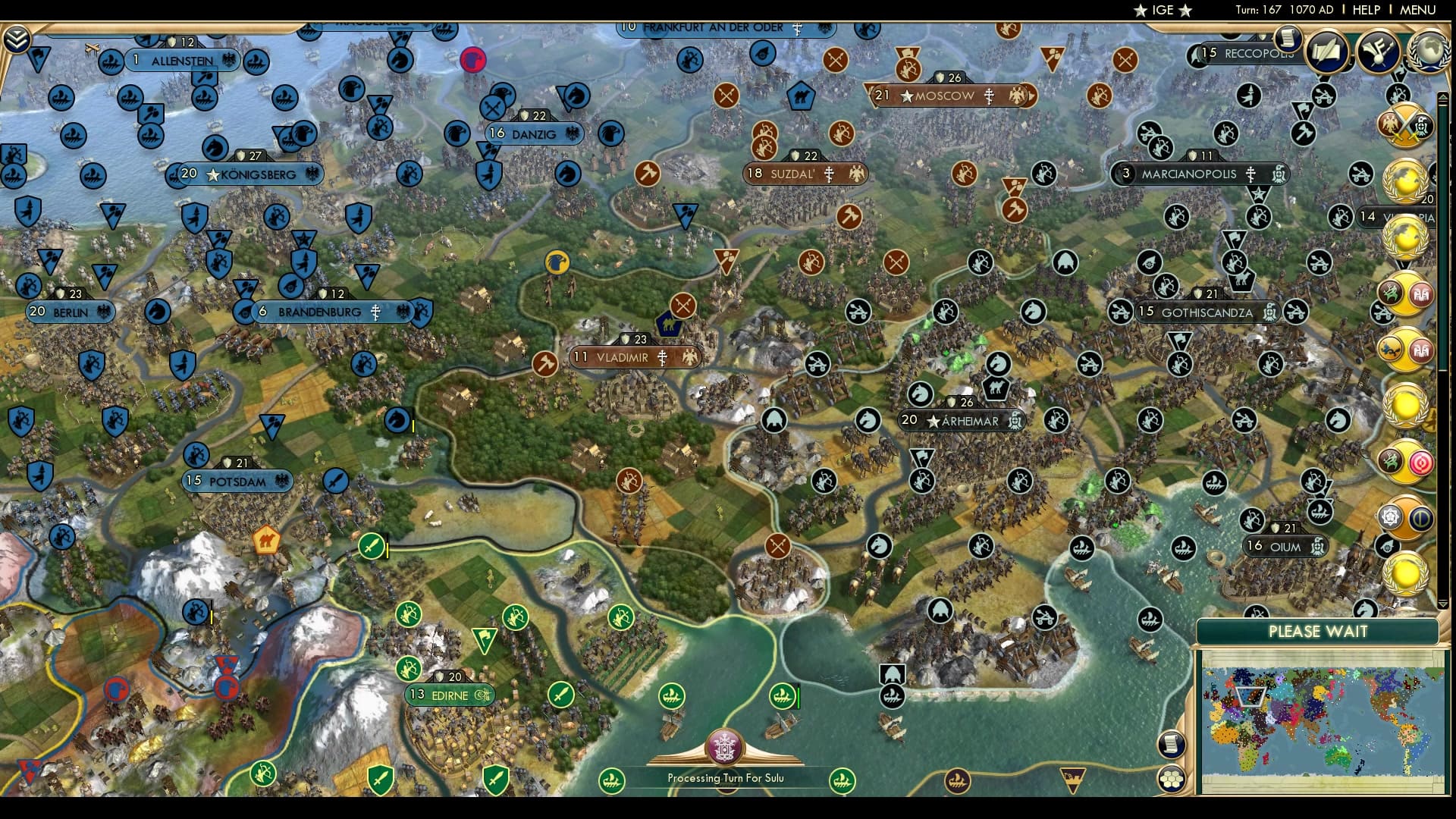Click the world minimap
1456x819 pixels.
pyautogui.click(x=1322, y=722)
